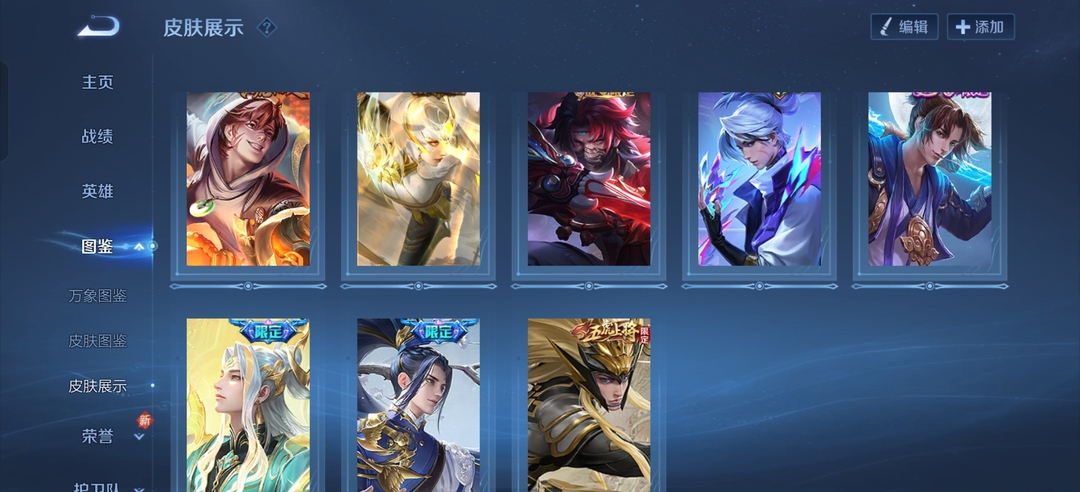Select the brown-haired purple-robed skin card
Image resolution: width=1080 pixels, height=492 pixels.
[x=929, y=179]
